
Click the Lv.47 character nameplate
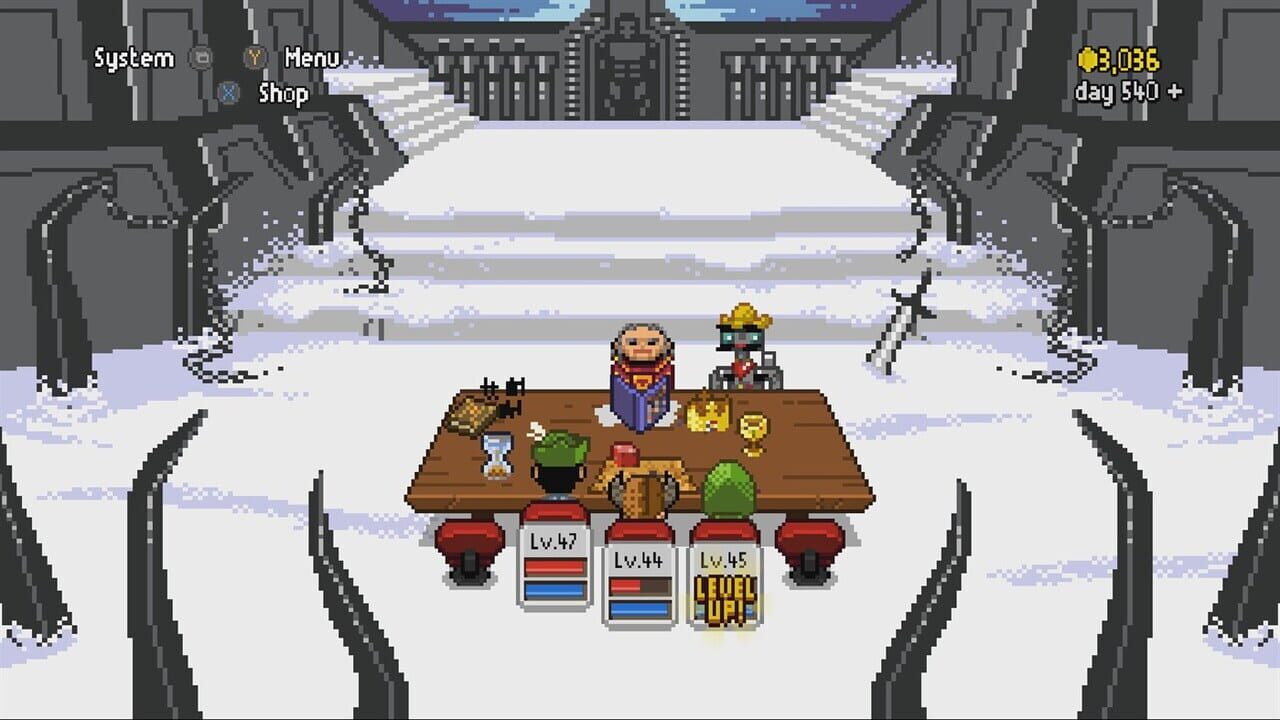[551, 540]
